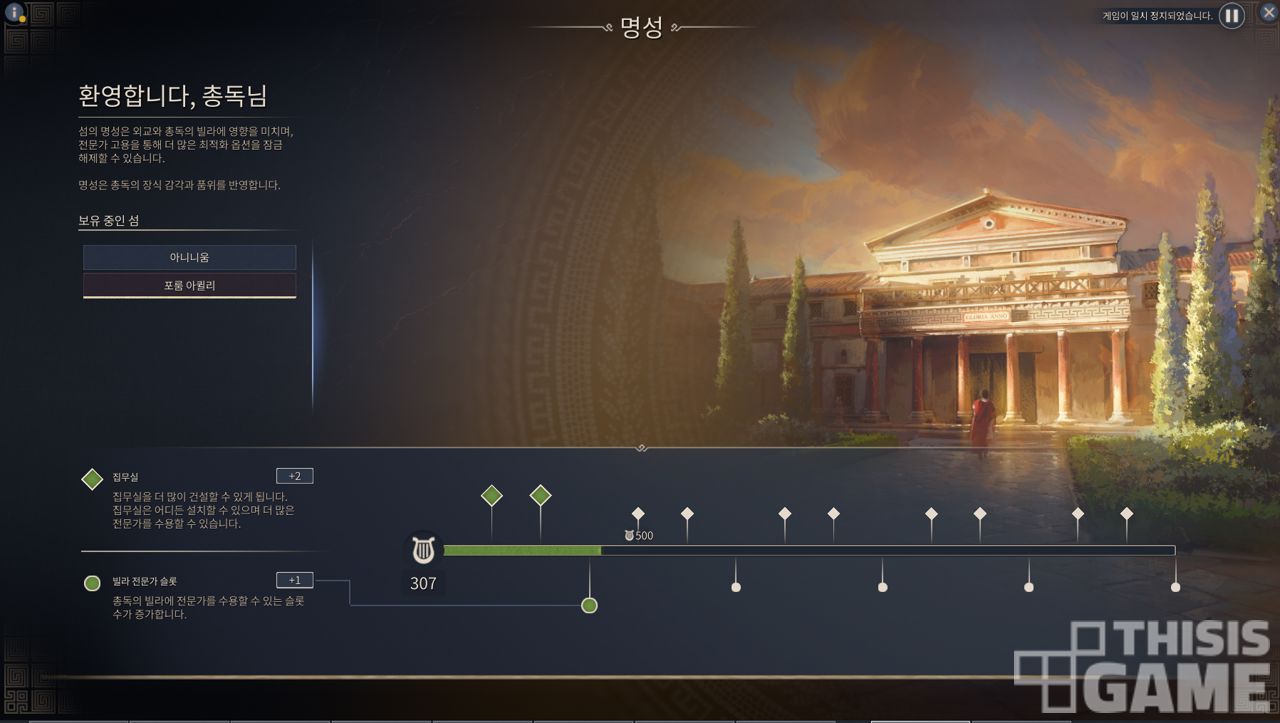This screenshot has height=723, width=1280.
Task: Select the 빌라 전문가 슬롯 reward circle icon
Action: (x=92, y=583)
